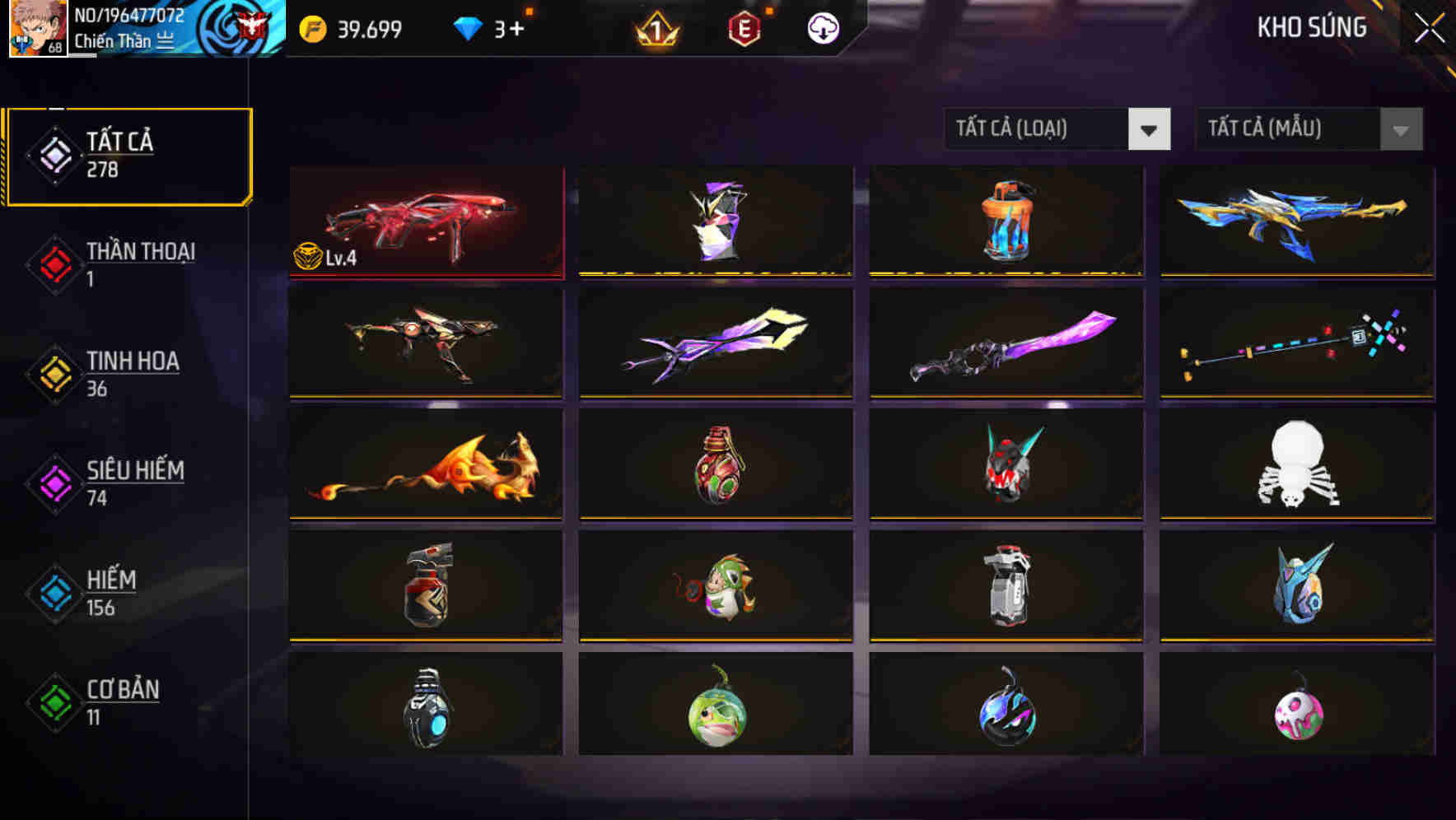The height and width of the screenshot is (820, 1456).
Task: Select the TẤT CẢ 278 category entry
Action: [128, 155]
